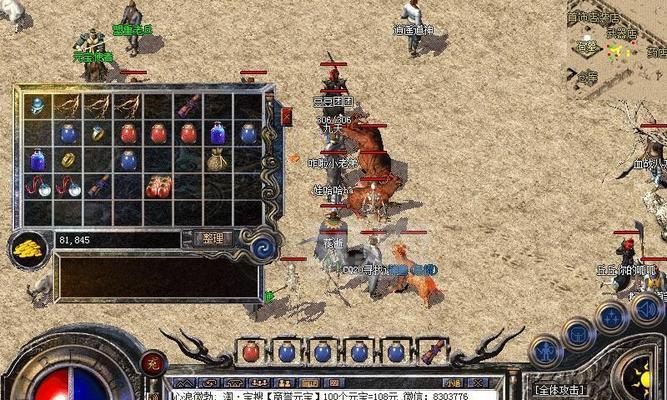Select the scroll in the bag's top row
Viewport: 667px width, 400px height.
tap(188, 107)
